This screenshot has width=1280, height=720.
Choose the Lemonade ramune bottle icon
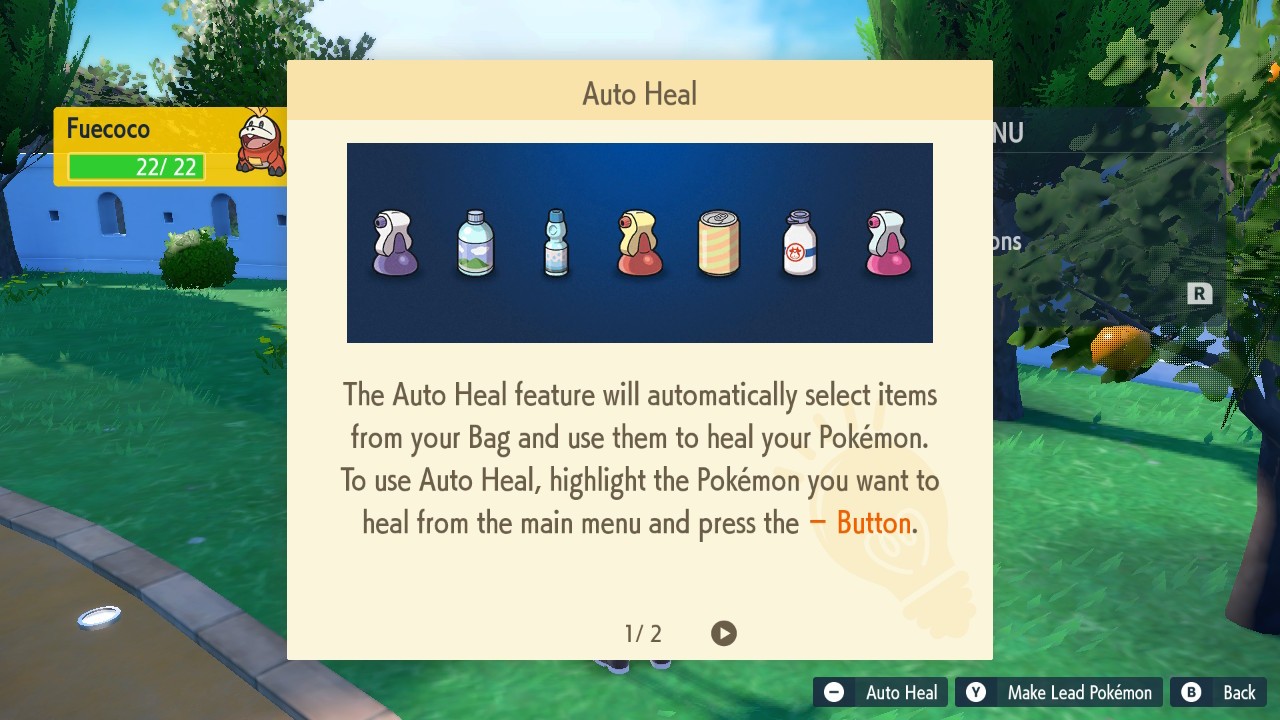coord(556,242)
